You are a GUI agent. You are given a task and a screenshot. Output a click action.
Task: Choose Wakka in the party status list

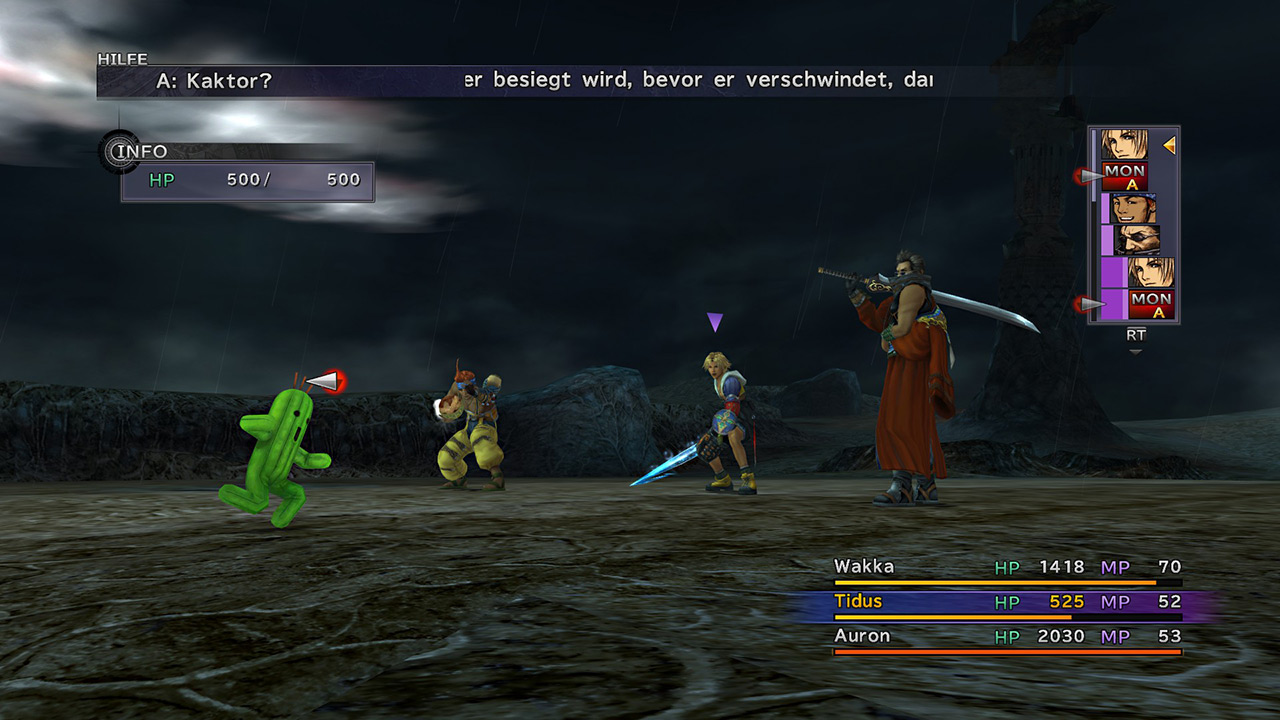pyautogui.click(x=1007, y=568)
